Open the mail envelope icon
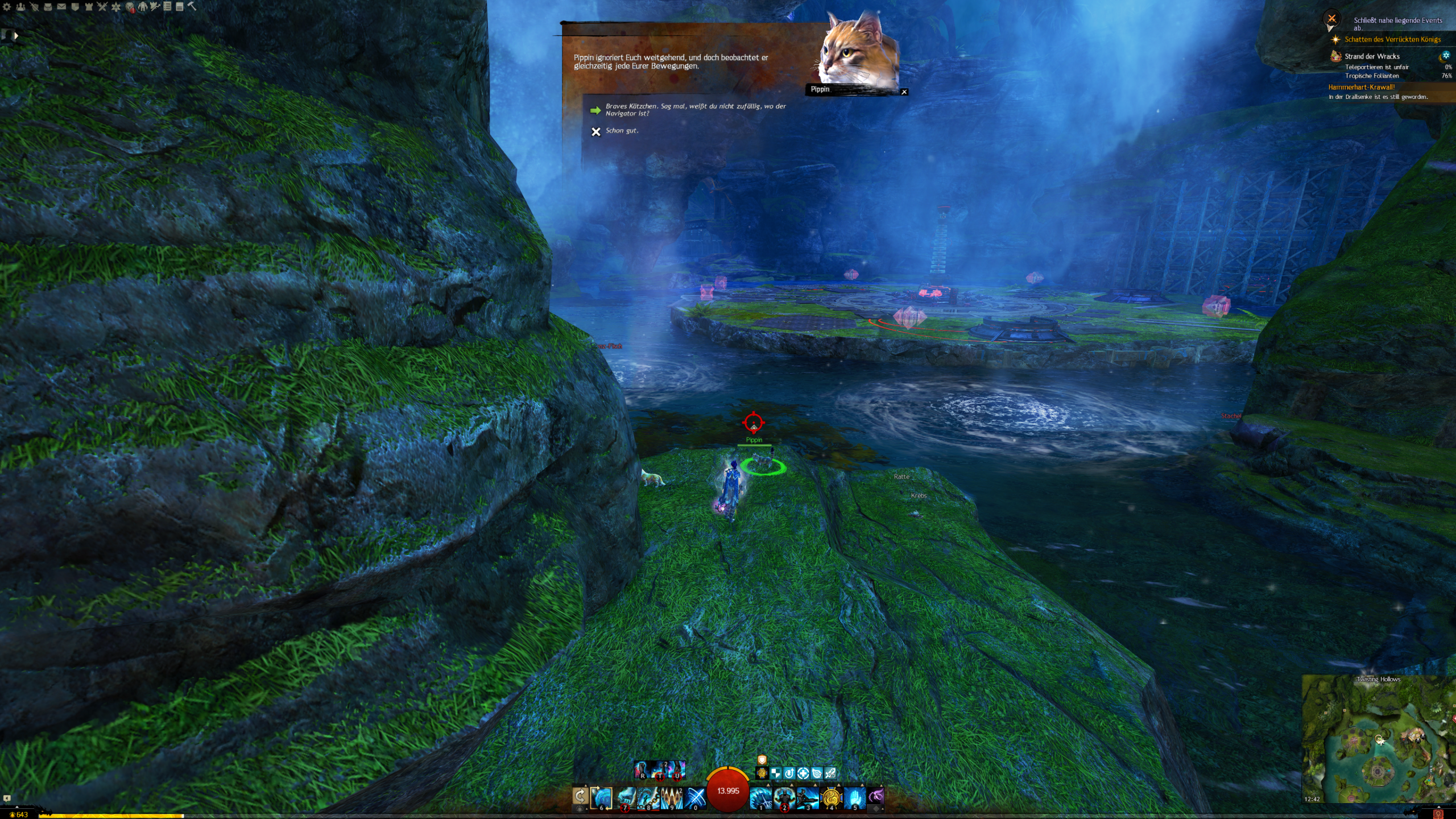The width and height of the screenshot is (1456, 819). coord(61,7)
